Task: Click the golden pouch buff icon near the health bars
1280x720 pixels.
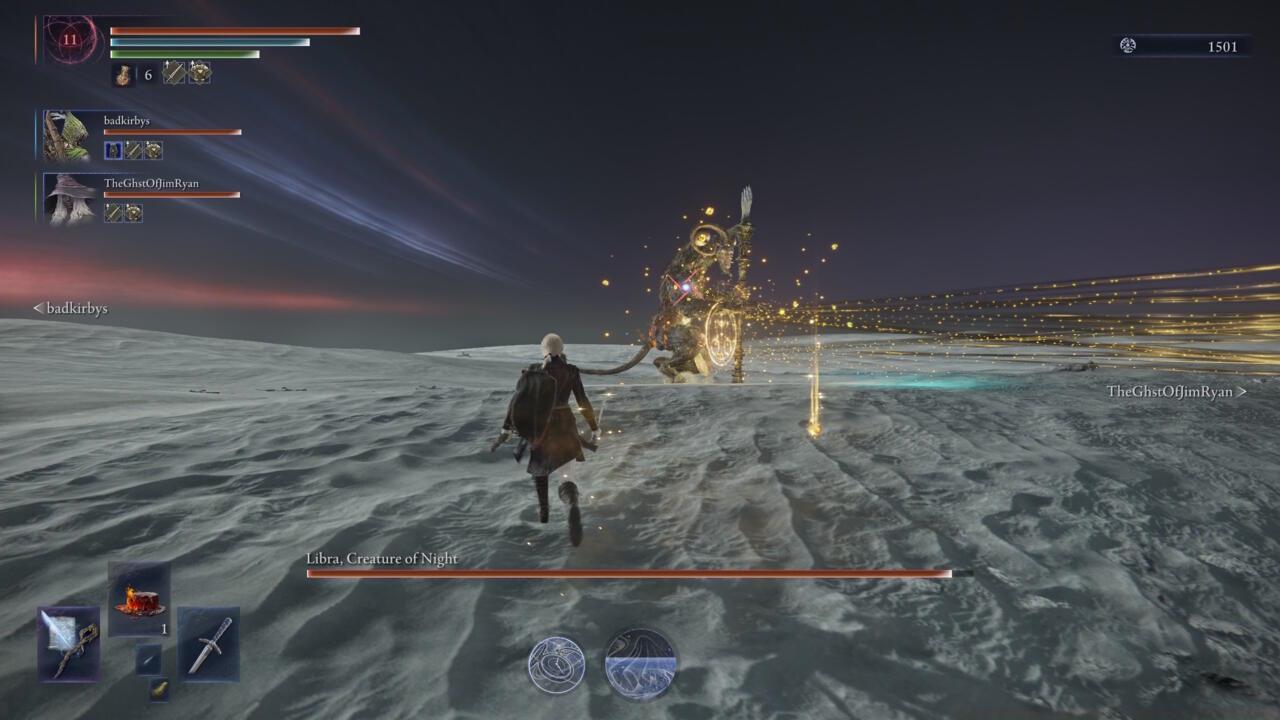Action: [x=200, y=73]
